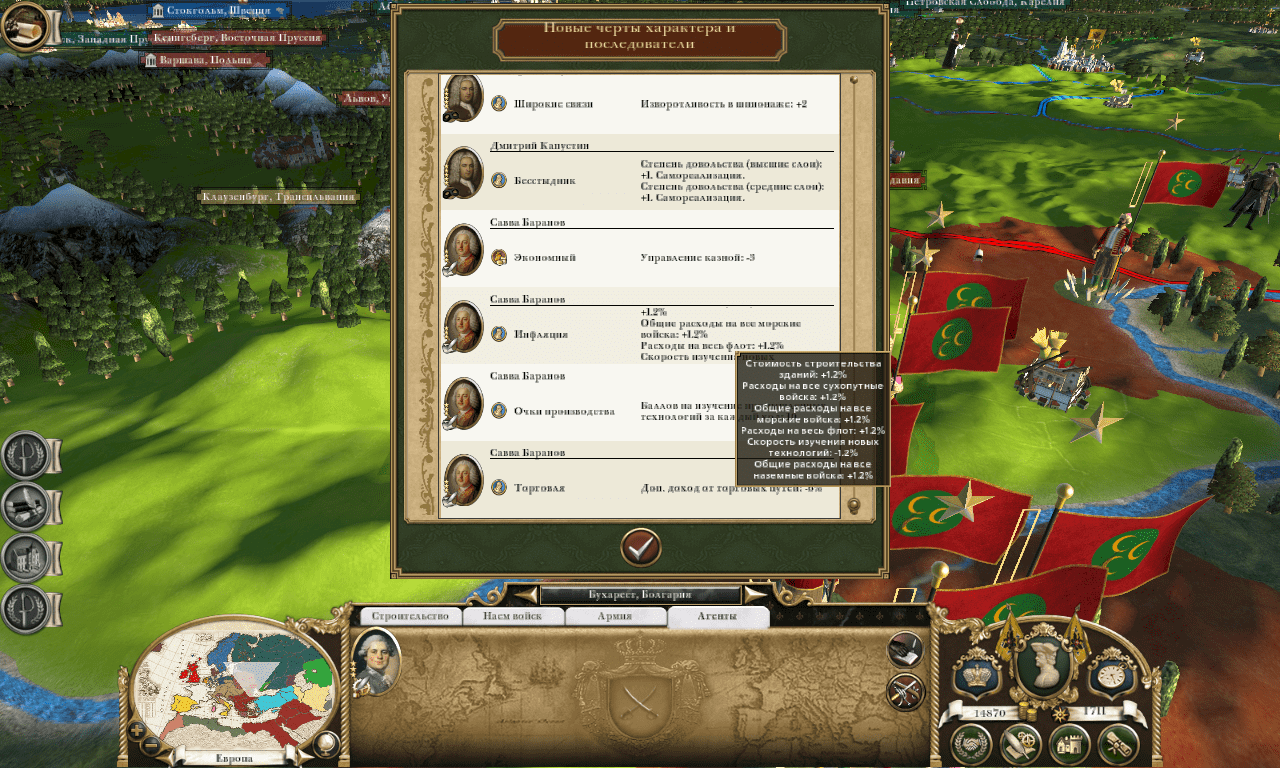The height and width of the screenshot is (768, 1280).
Task: Zoom in the minimap with plus button
Action: pos(137,730)
